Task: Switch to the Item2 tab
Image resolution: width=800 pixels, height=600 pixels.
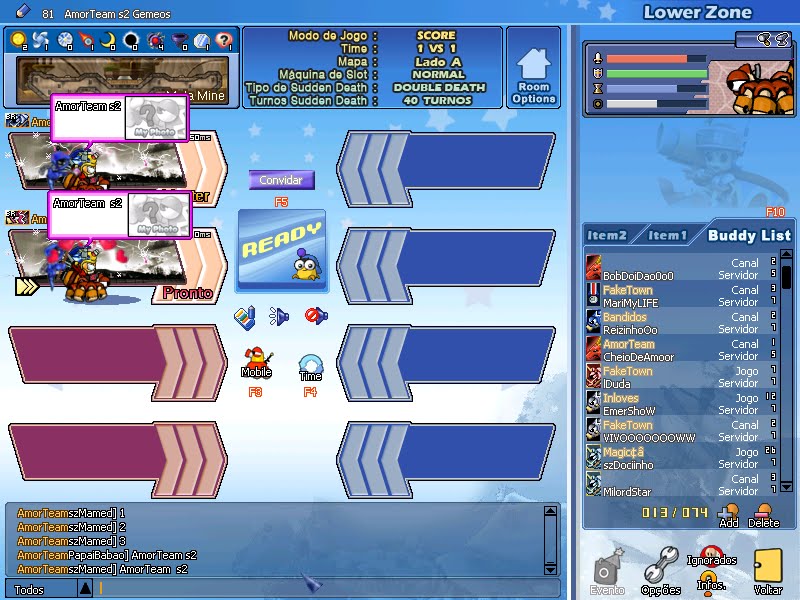Action: pos(607,235)
